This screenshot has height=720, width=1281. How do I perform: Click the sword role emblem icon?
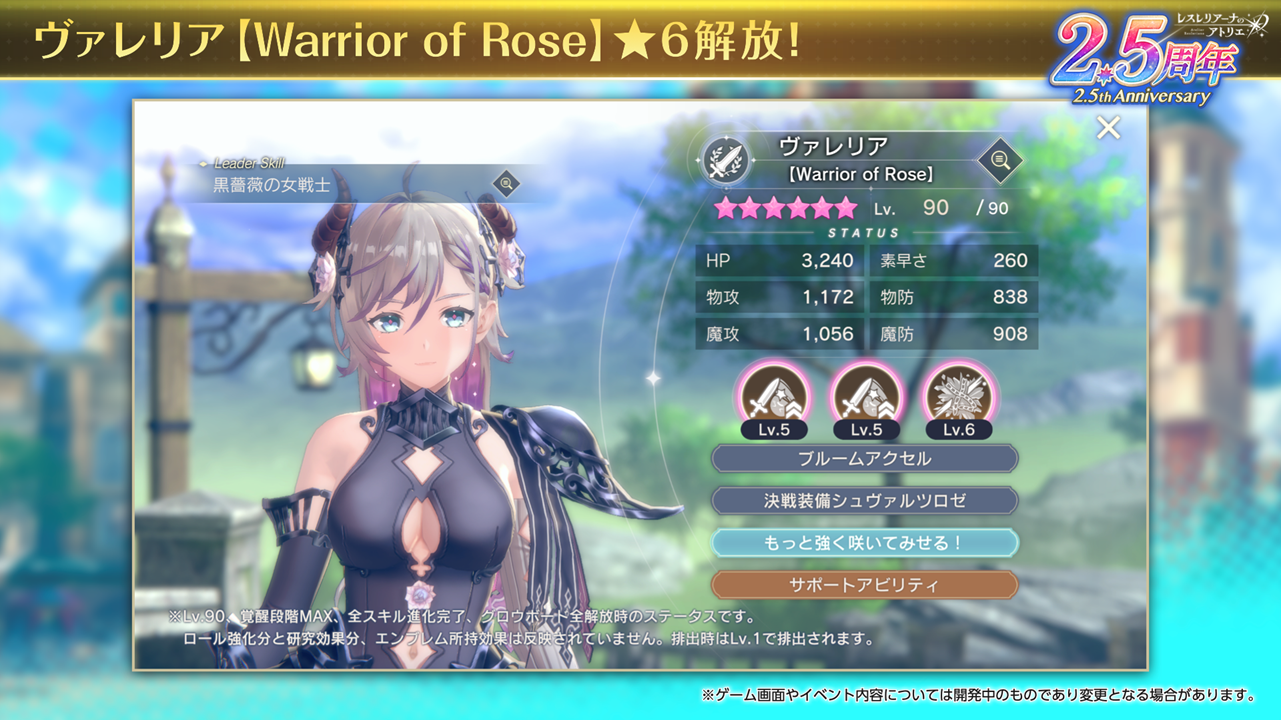click(726, 161)
